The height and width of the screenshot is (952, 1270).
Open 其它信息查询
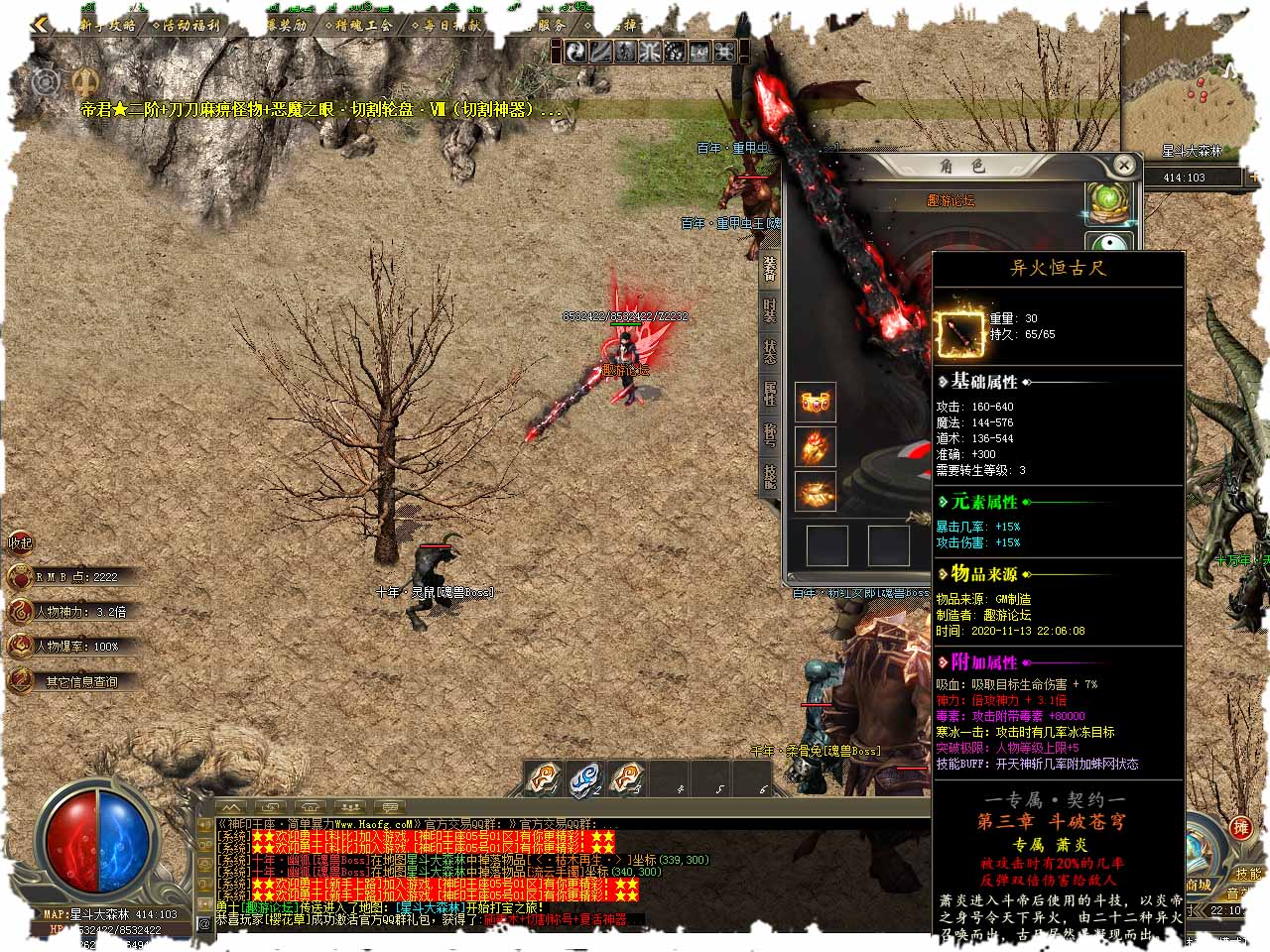pyautogui.click(x=79, y=682)
